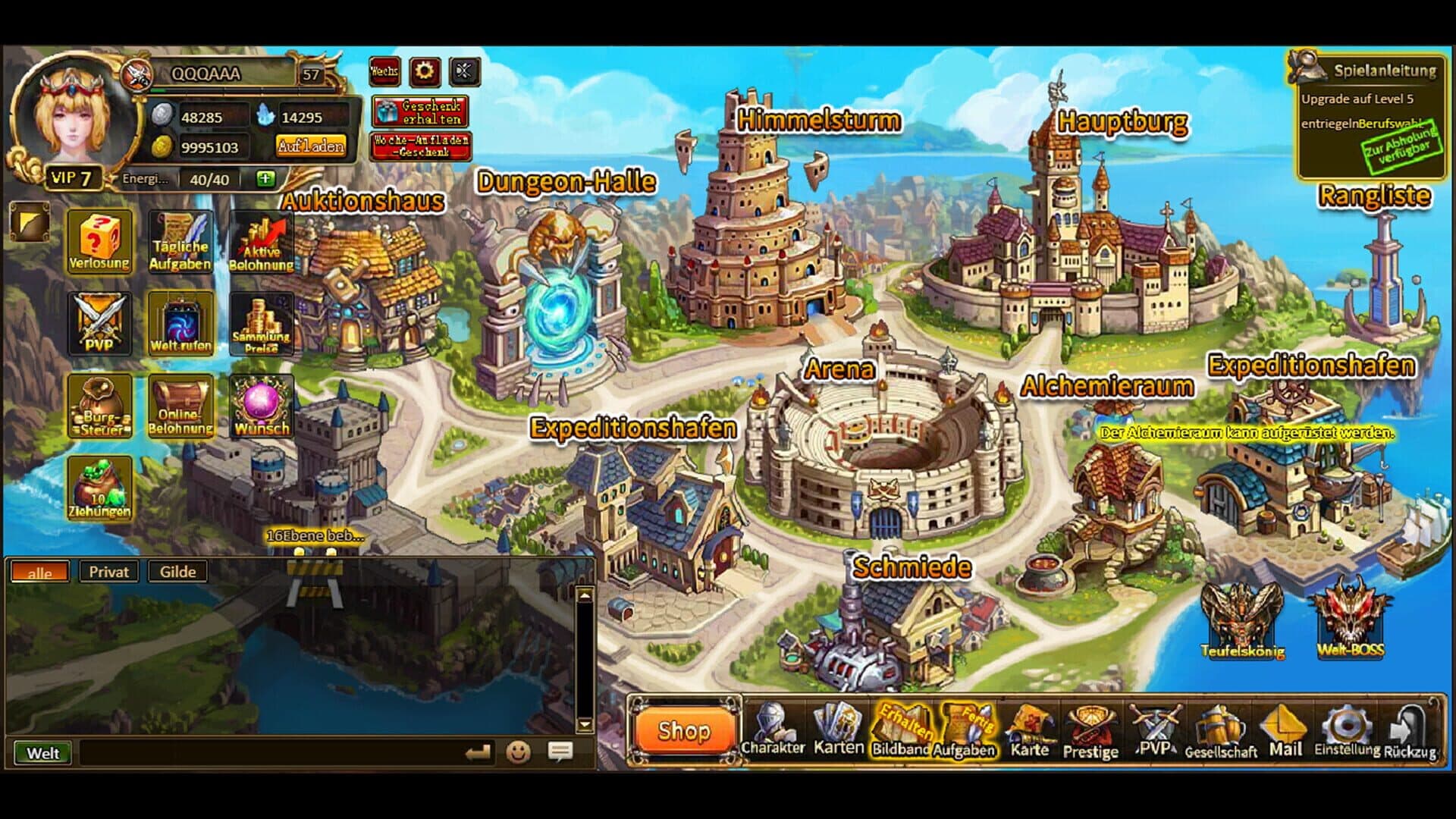Claim the Geschenk erhalten gift
This screenshot has height=819, width=1456.
(x=420, y=112)
